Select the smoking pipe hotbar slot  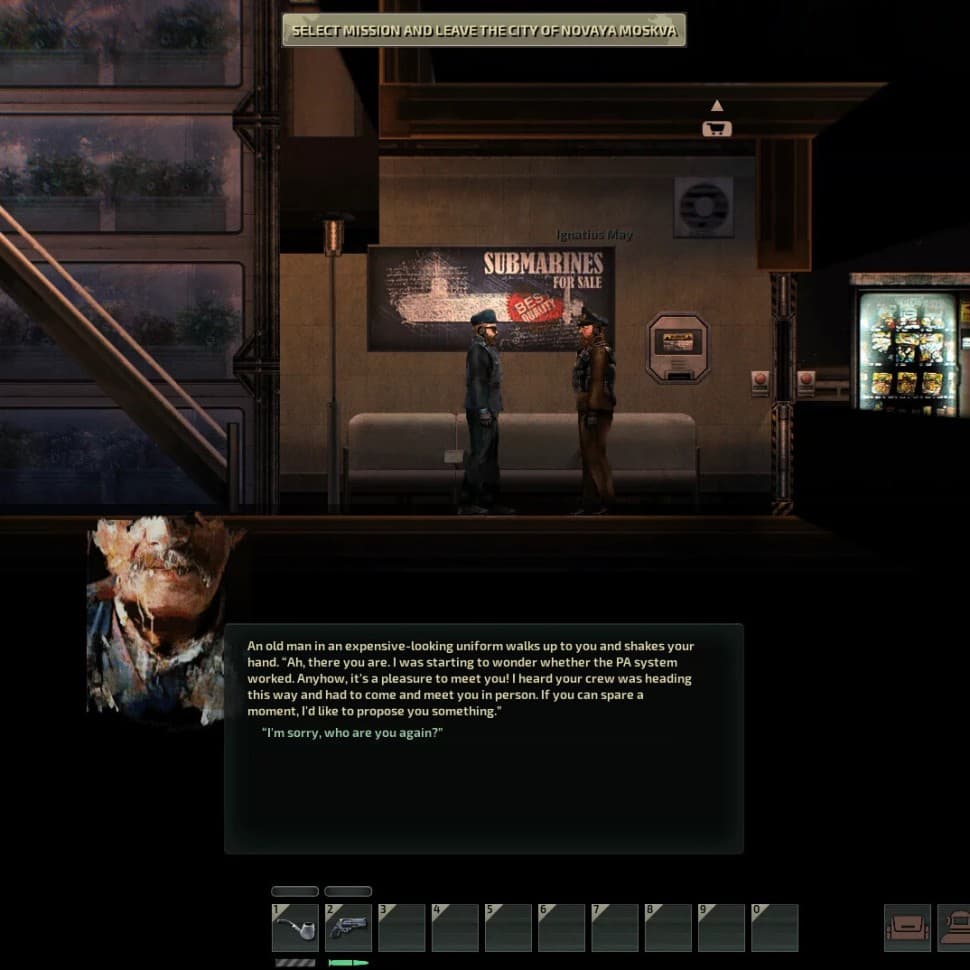(295, 928)
